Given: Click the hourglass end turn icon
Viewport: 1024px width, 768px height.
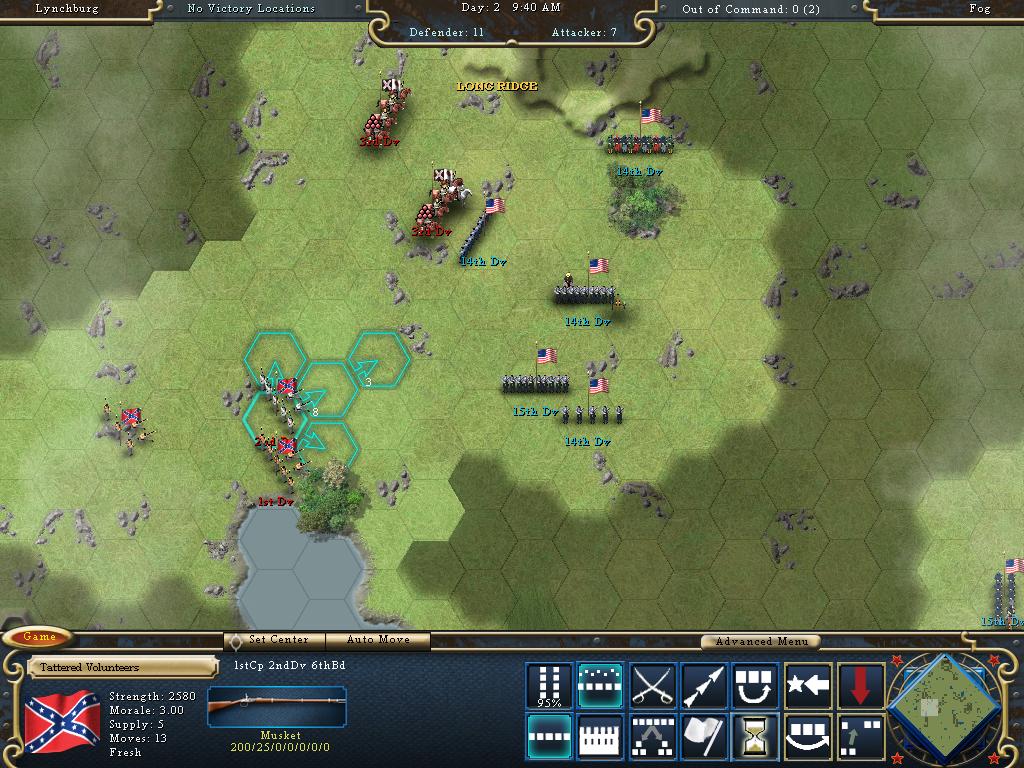Looking at the screenshot, I should pos(756,737).
